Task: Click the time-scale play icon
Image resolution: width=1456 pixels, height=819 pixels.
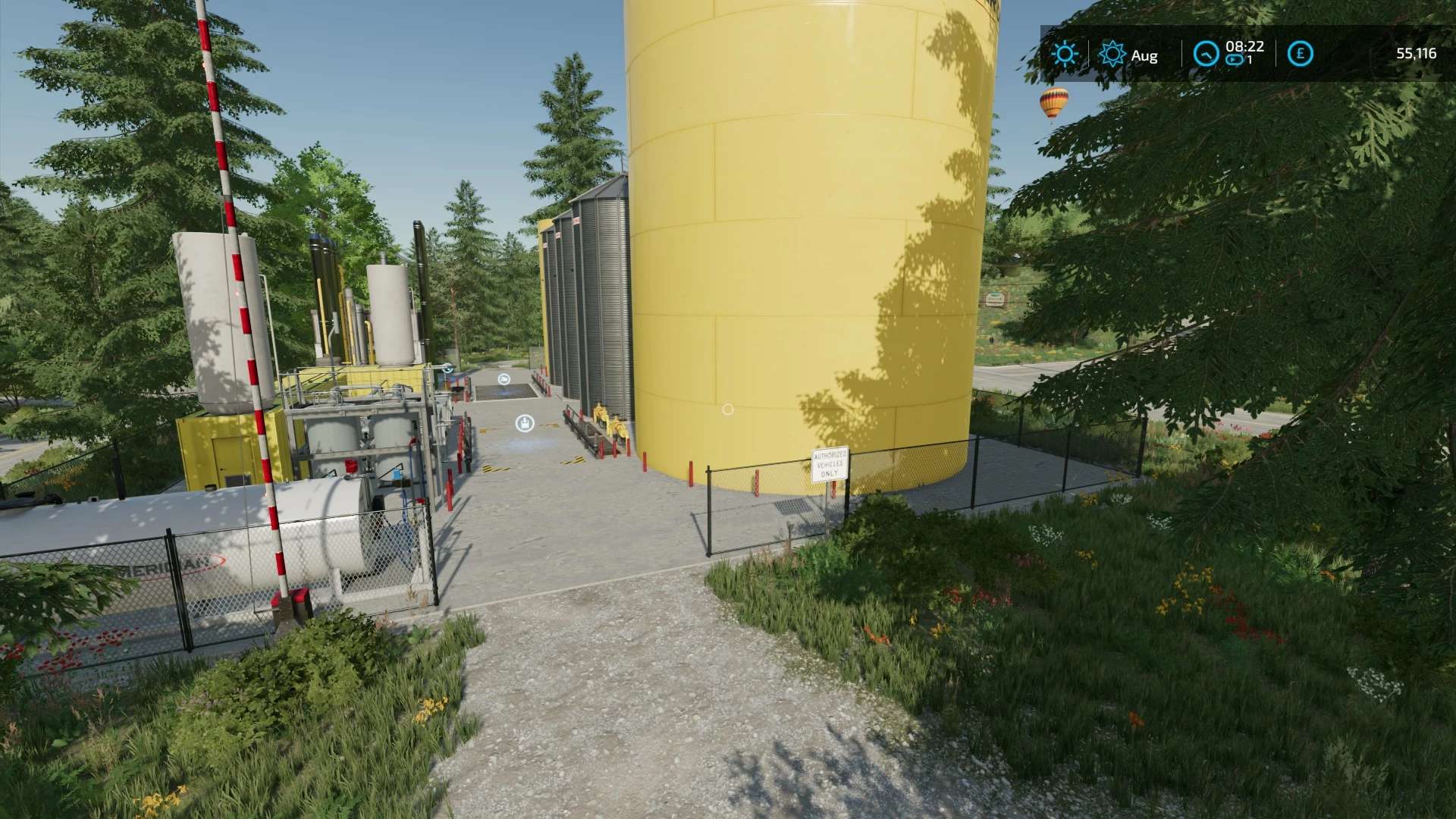Action: pyautogui.click(x=1235, y=60)
